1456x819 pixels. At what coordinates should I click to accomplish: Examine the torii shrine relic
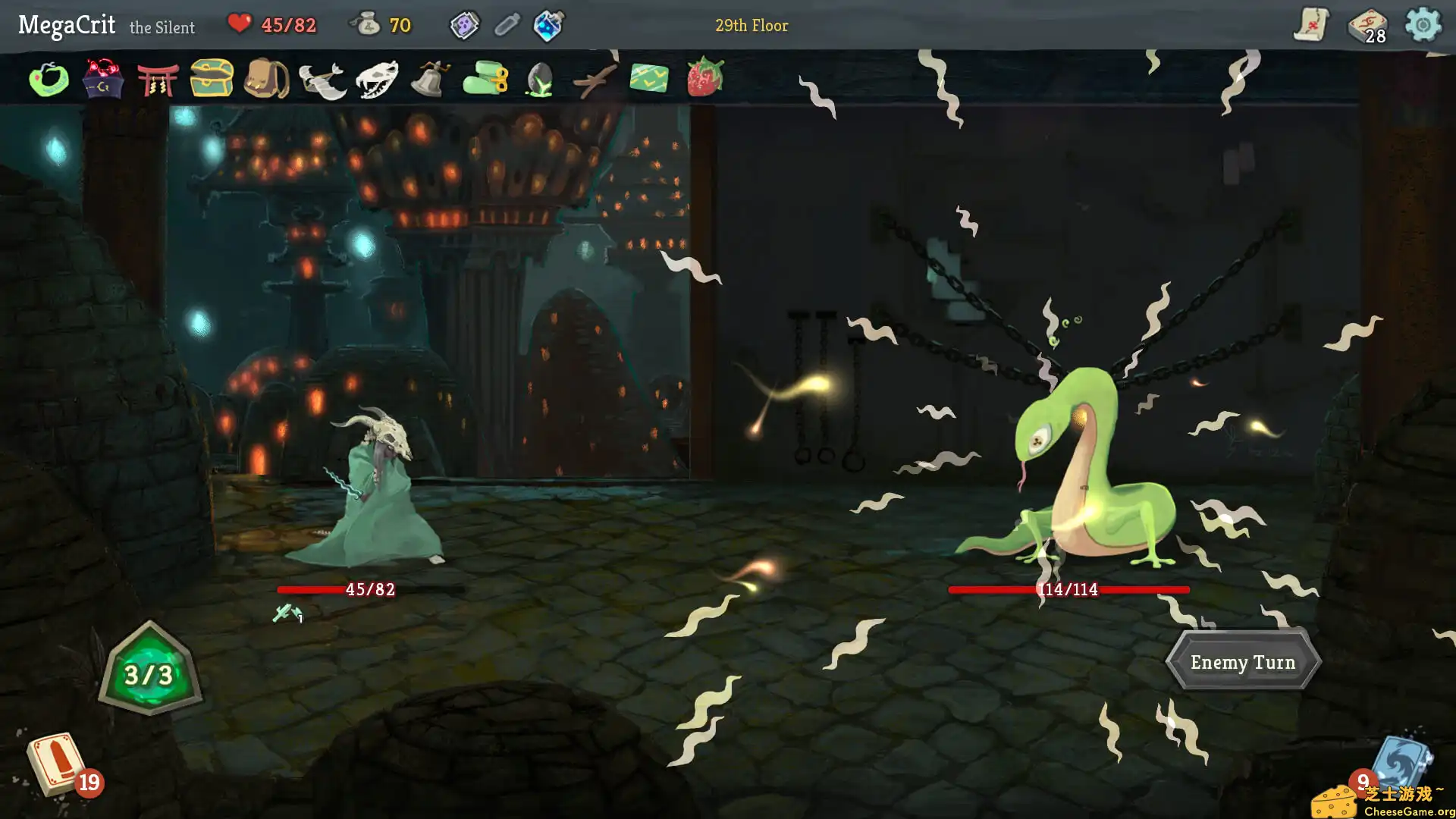click(157, 80)
